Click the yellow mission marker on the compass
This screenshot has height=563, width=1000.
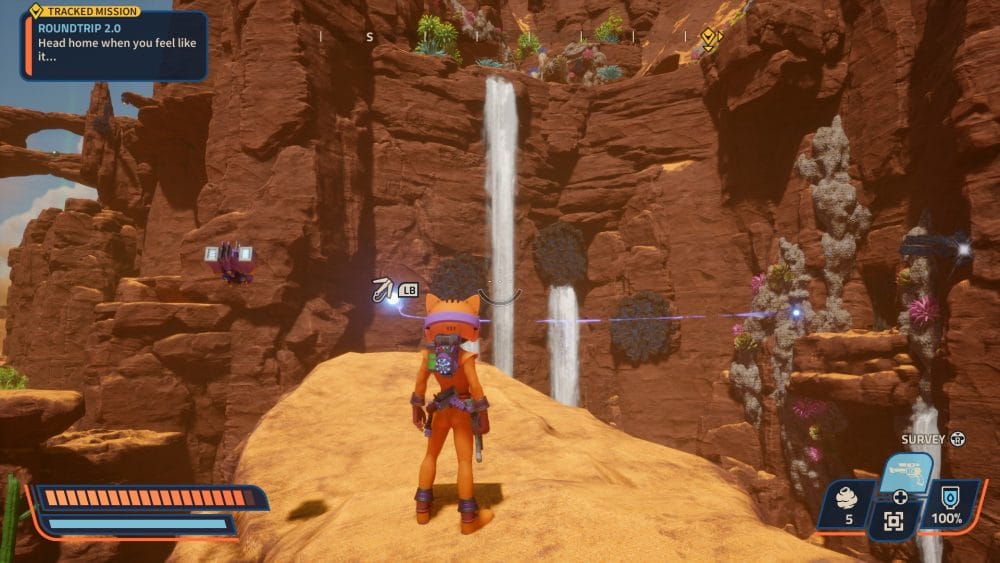(x=708, y=39)
